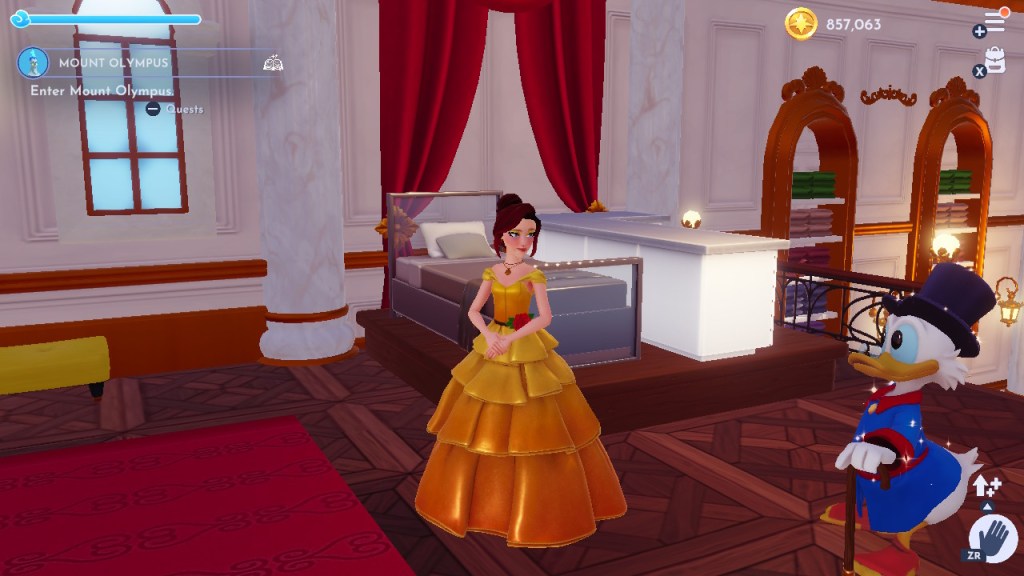Click the arrow-with-sparkles upgrade icon
Screen dimensions: 1024x576
(986, 487)
